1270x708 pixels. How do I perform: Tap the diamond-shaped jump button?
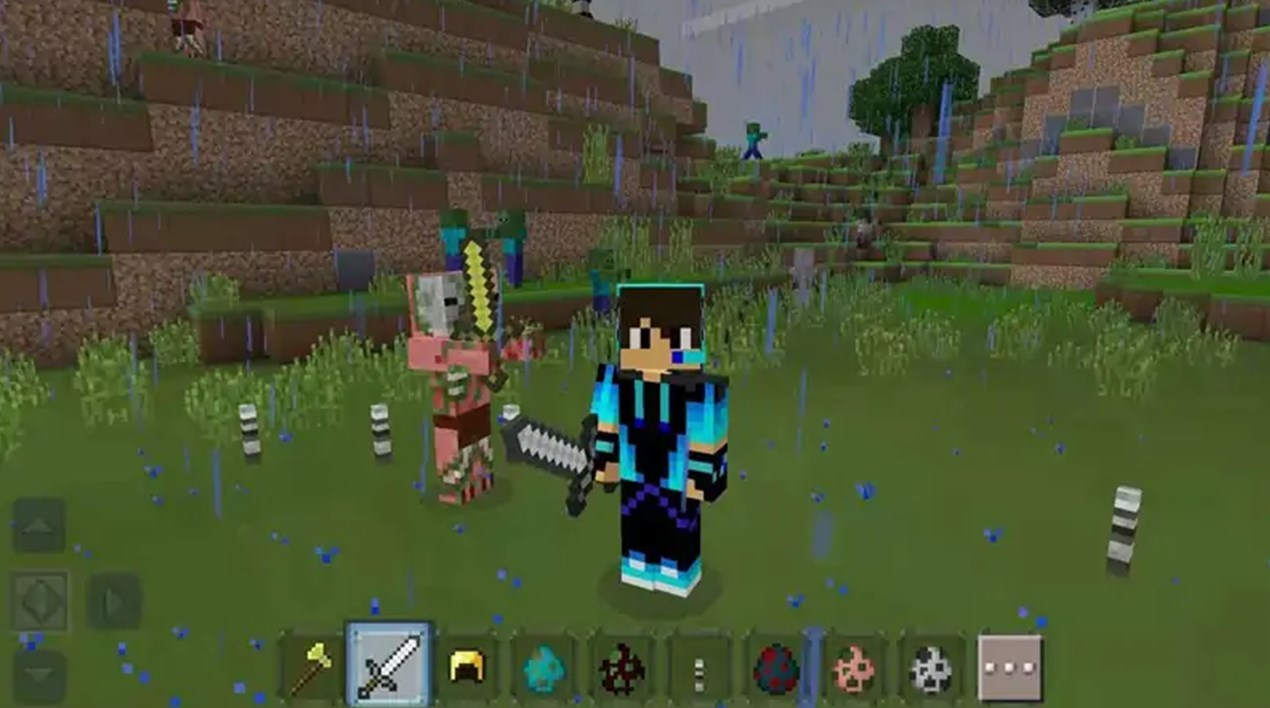click(x=40, y=601)
